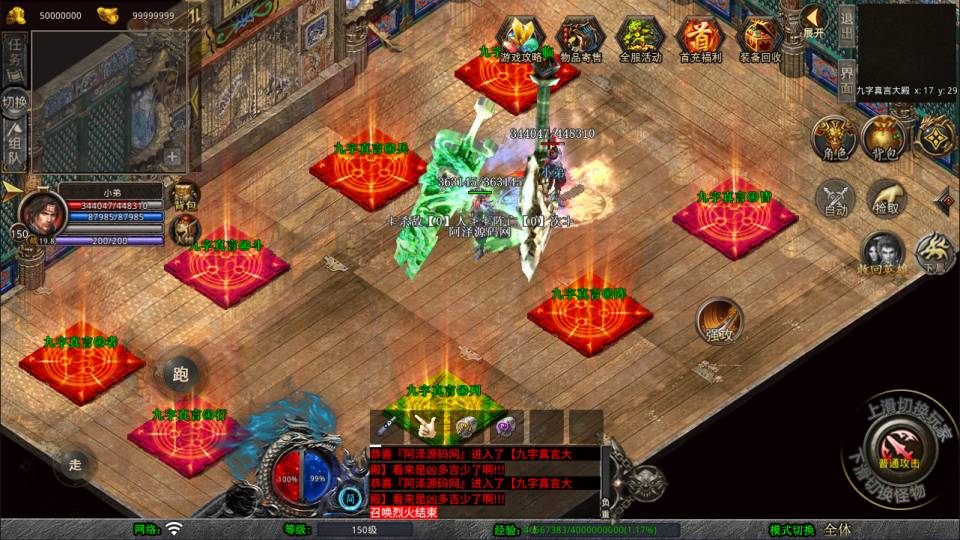The image size is (960, 540).
Task: Click the 切换 switch button
Action: (15, 101)
